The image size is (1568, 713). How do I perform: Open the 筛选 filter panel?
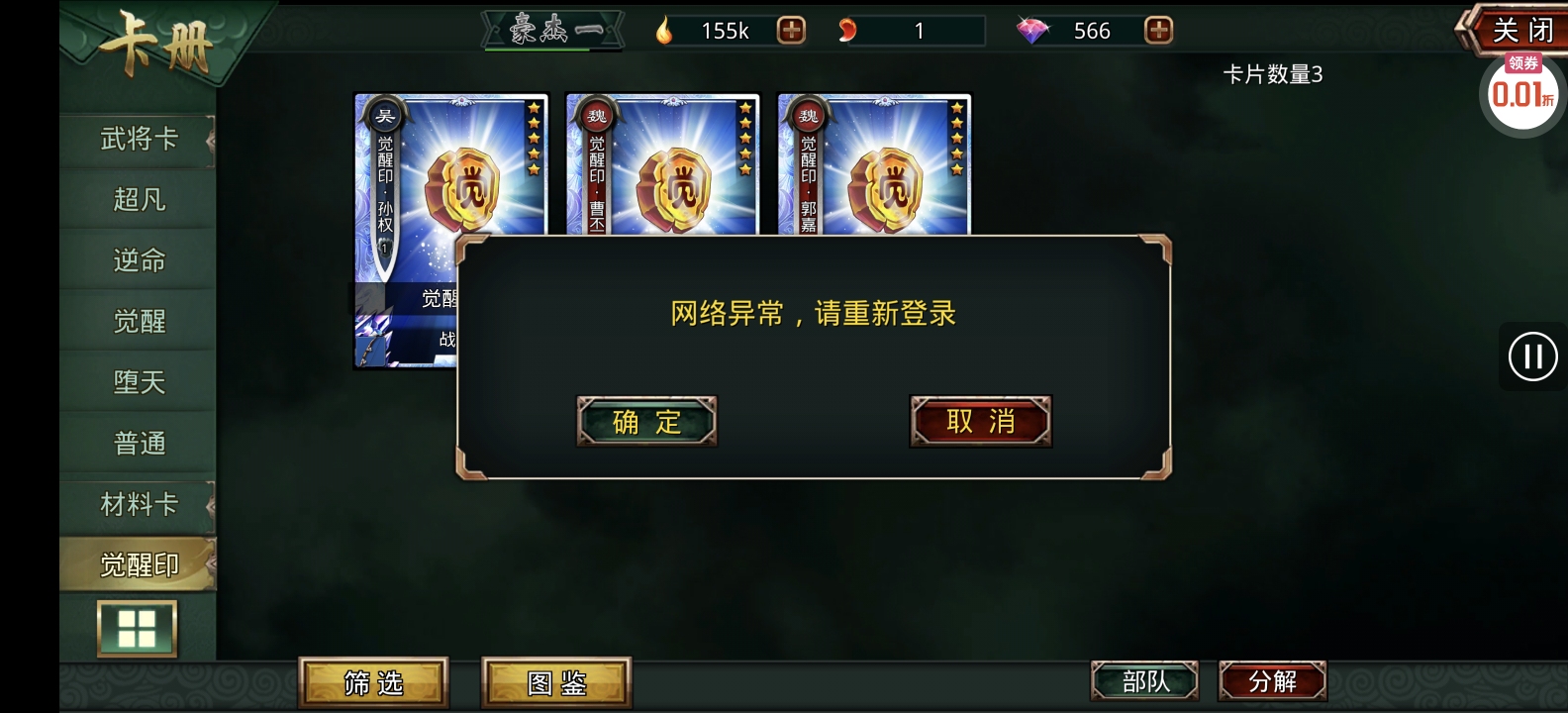tap(374, 679)
